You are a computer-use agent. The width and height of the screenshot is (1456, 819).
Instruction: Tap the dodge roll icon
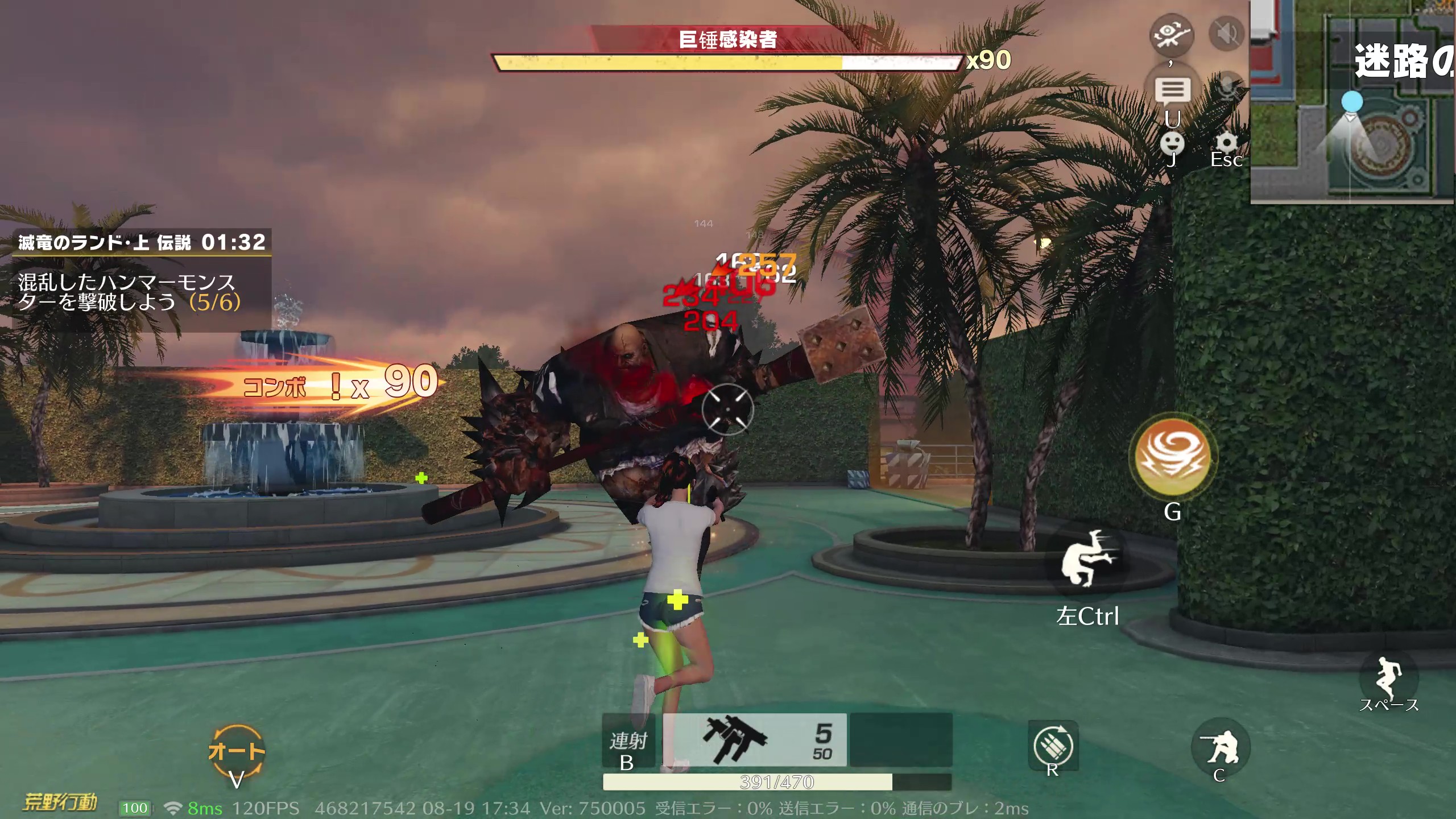[1088, 559]
